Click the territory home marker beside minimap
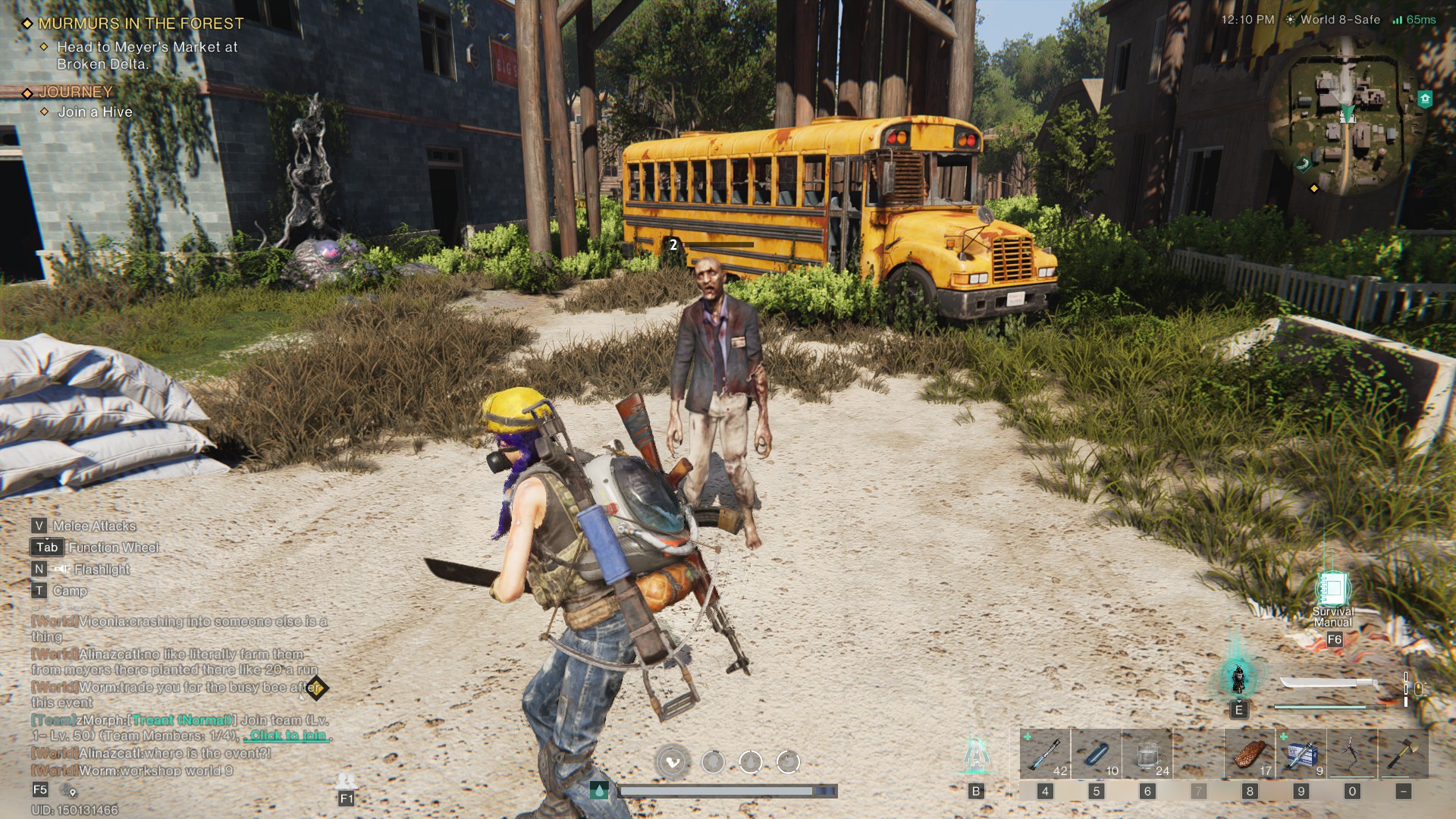Screen dimensions: 1456x819 (x=1425, y=99)
